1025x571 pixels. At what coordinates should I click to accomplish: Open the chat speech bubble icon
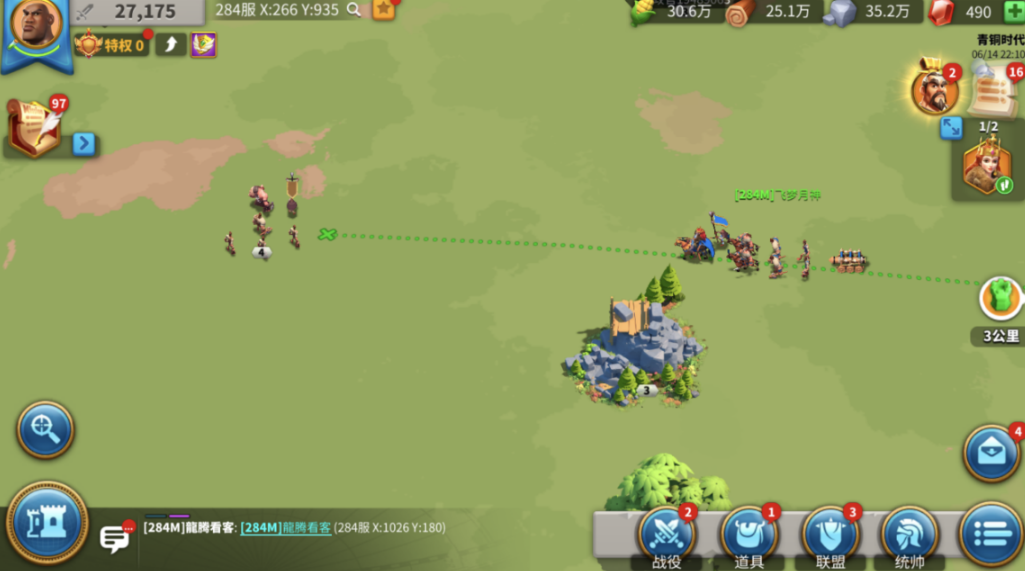[115, 539]
